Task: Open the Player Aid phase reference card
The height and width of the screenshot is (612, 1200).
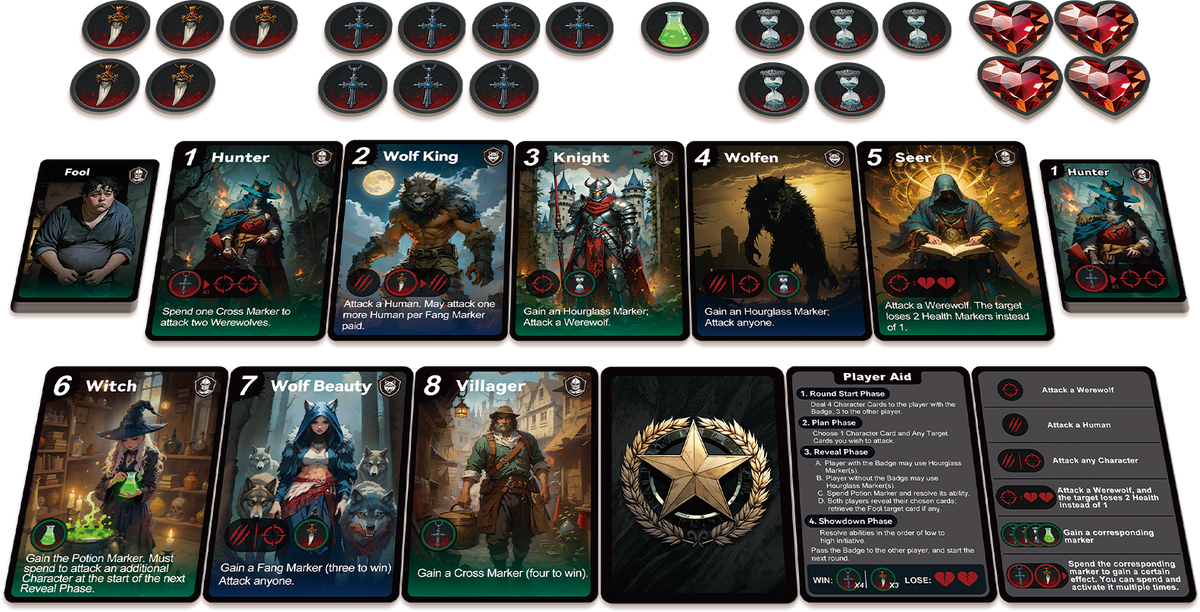Action: 879,486
